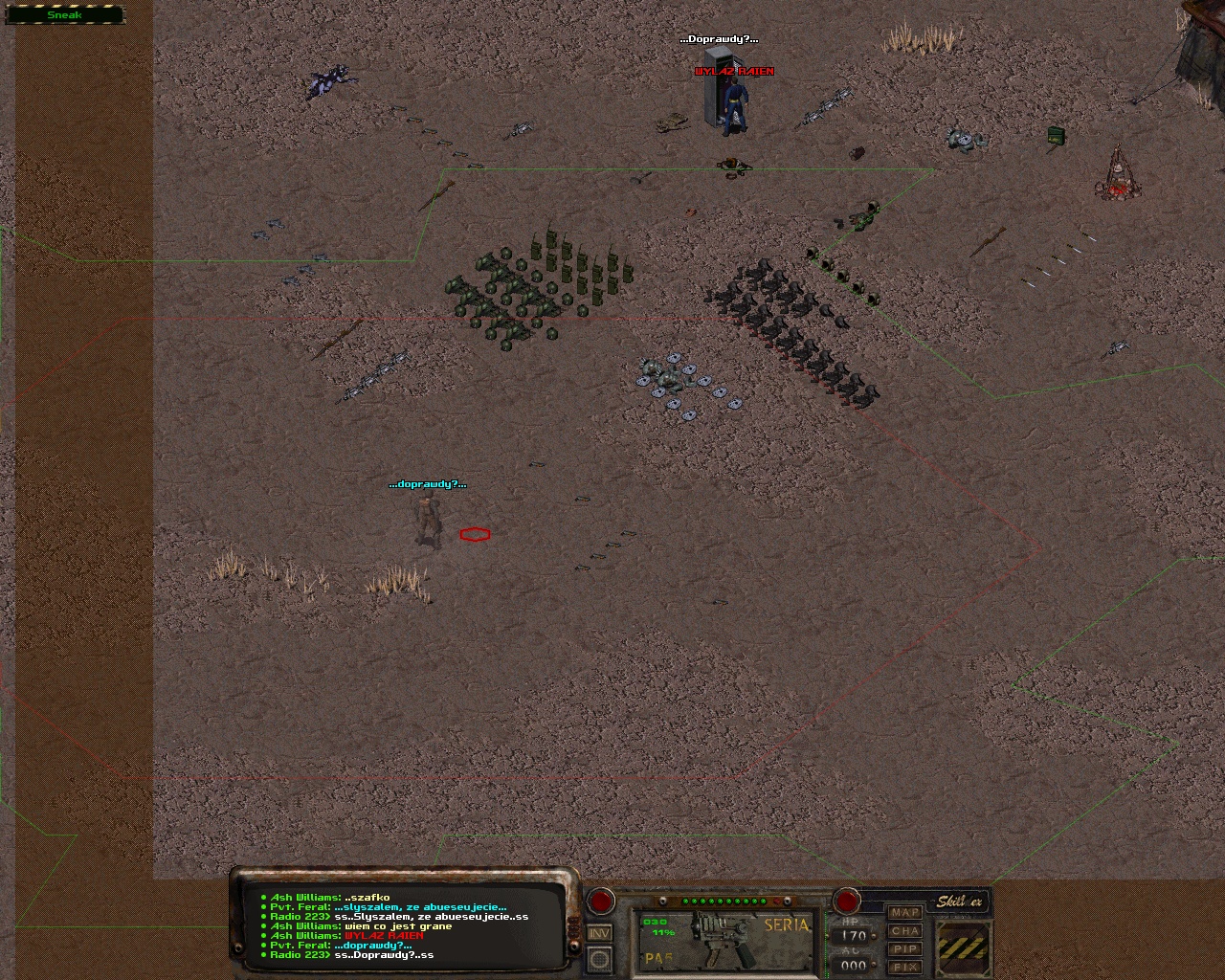Click the red round button right of weapon
This screenshot has width=1225, height=980.
846,901
